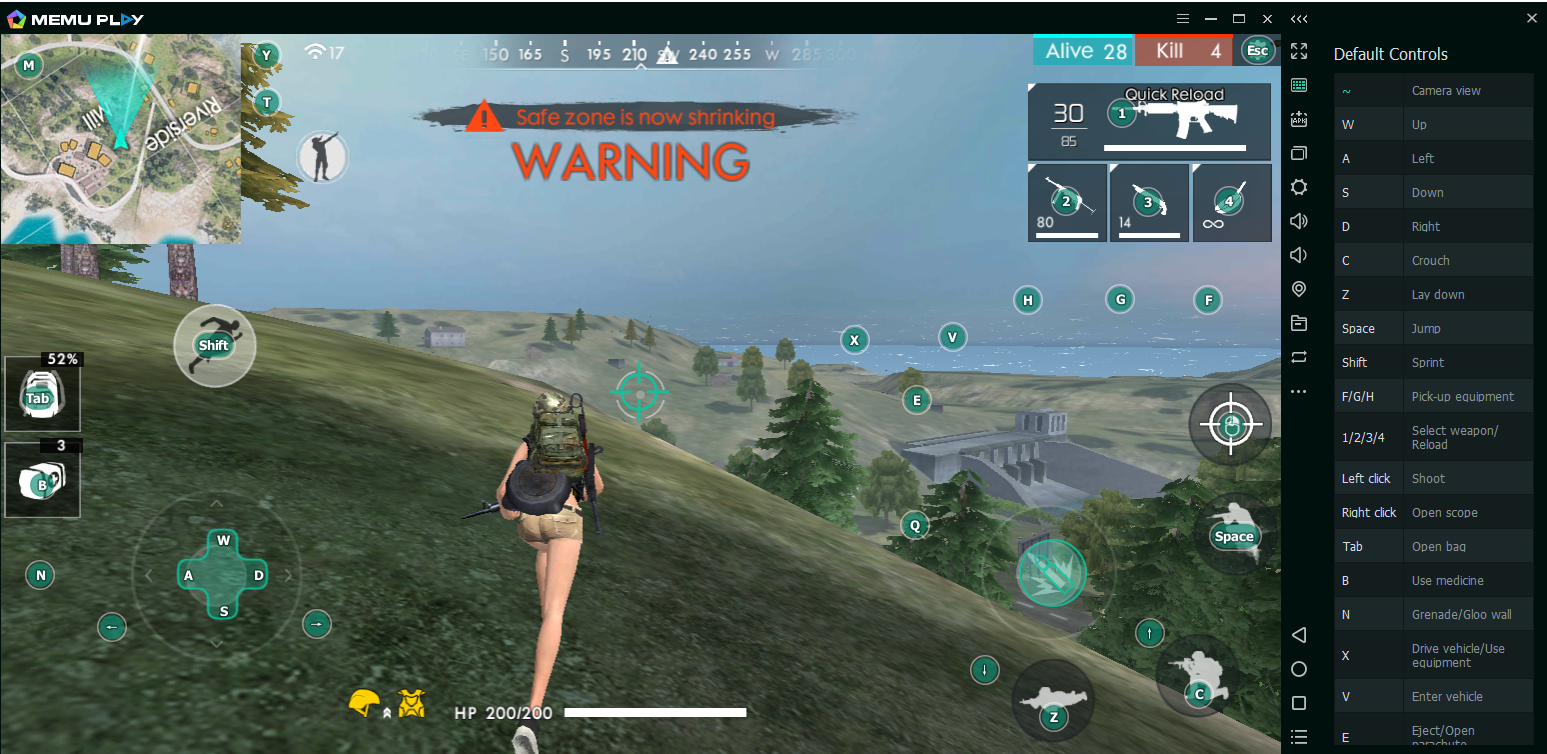1547x754 pixels.
Task: Select the Quick Reload assault rifle slot
Action: tap(1149, 121)
